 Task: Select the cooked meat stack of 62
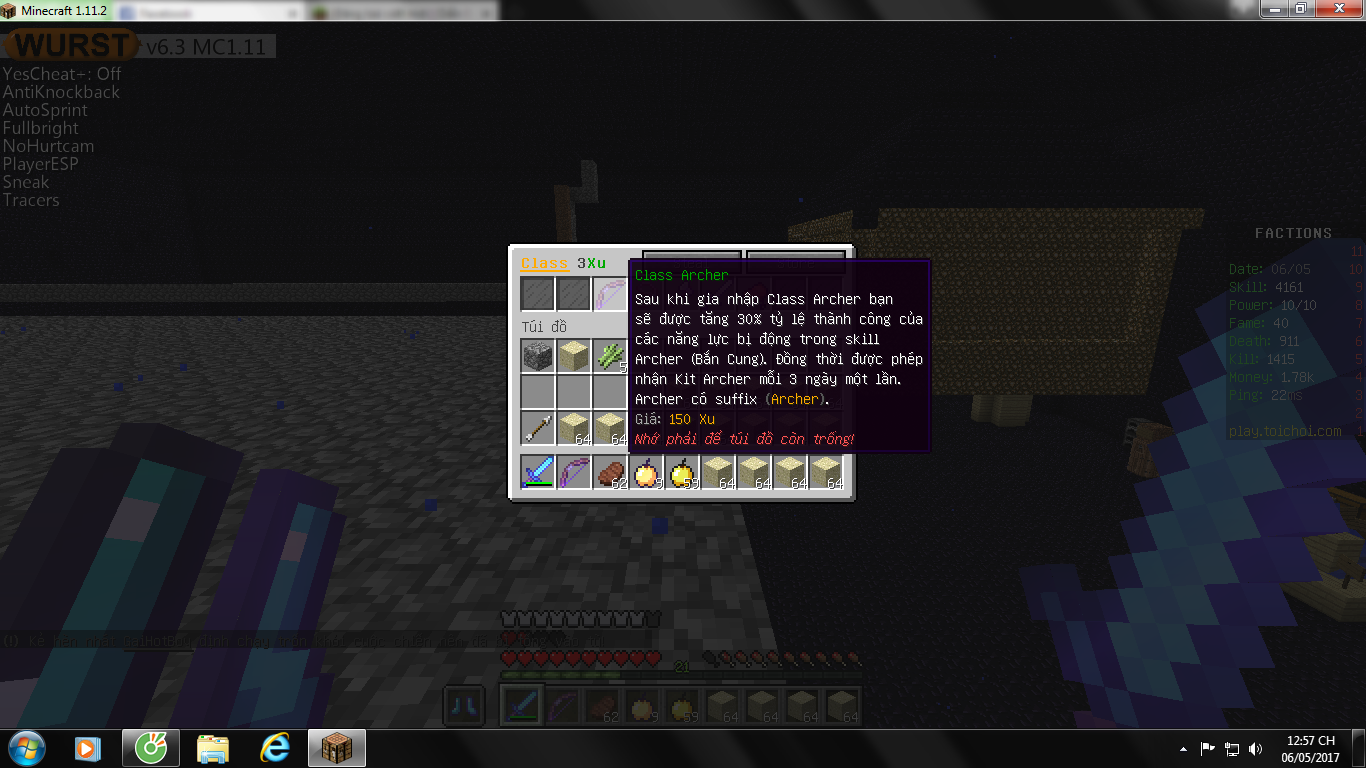coord(609,472)
